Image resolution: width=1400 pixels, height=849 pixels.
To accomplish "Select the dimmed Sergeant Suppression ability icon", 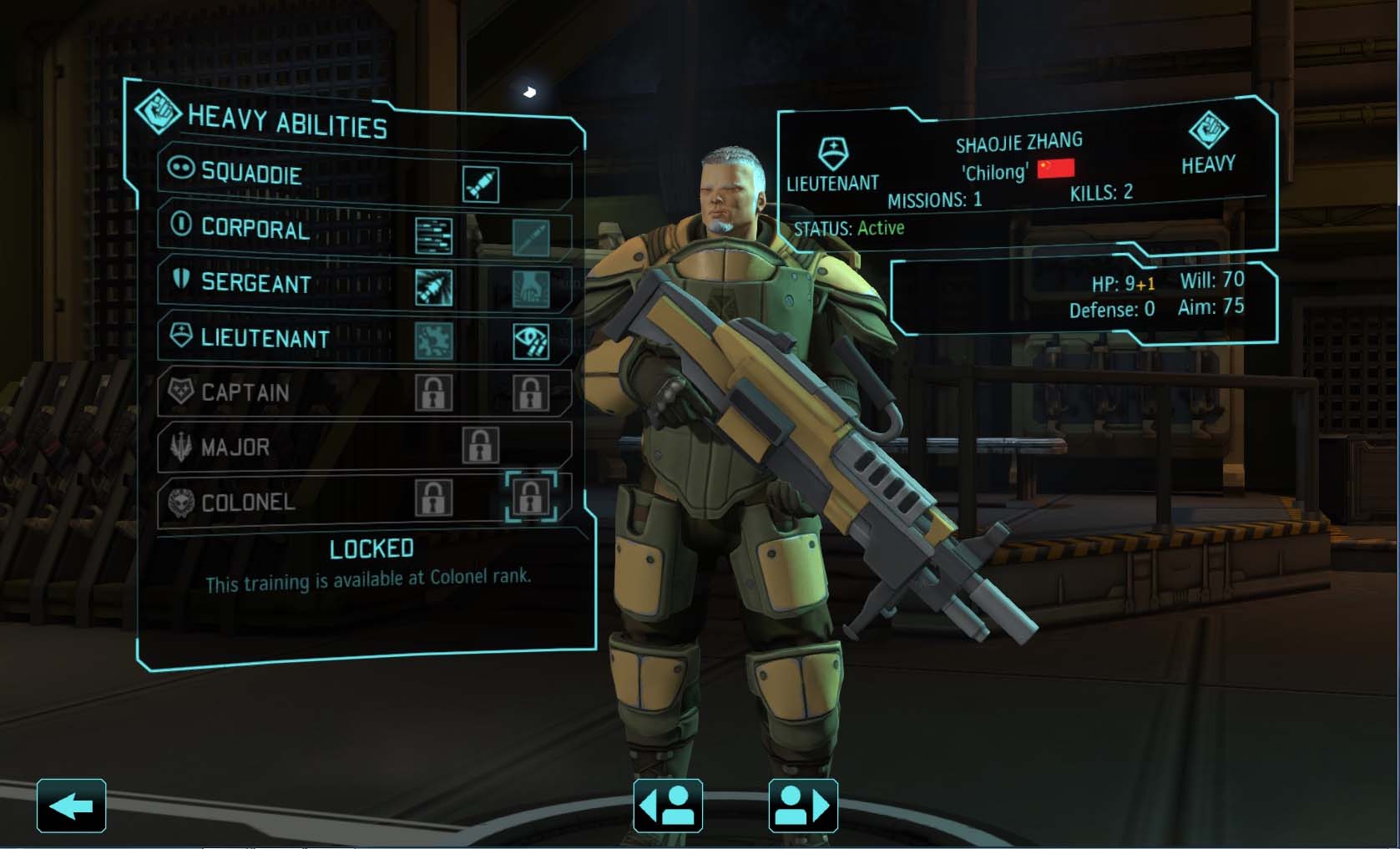I will pyautogui.click(x=530, y=289).
